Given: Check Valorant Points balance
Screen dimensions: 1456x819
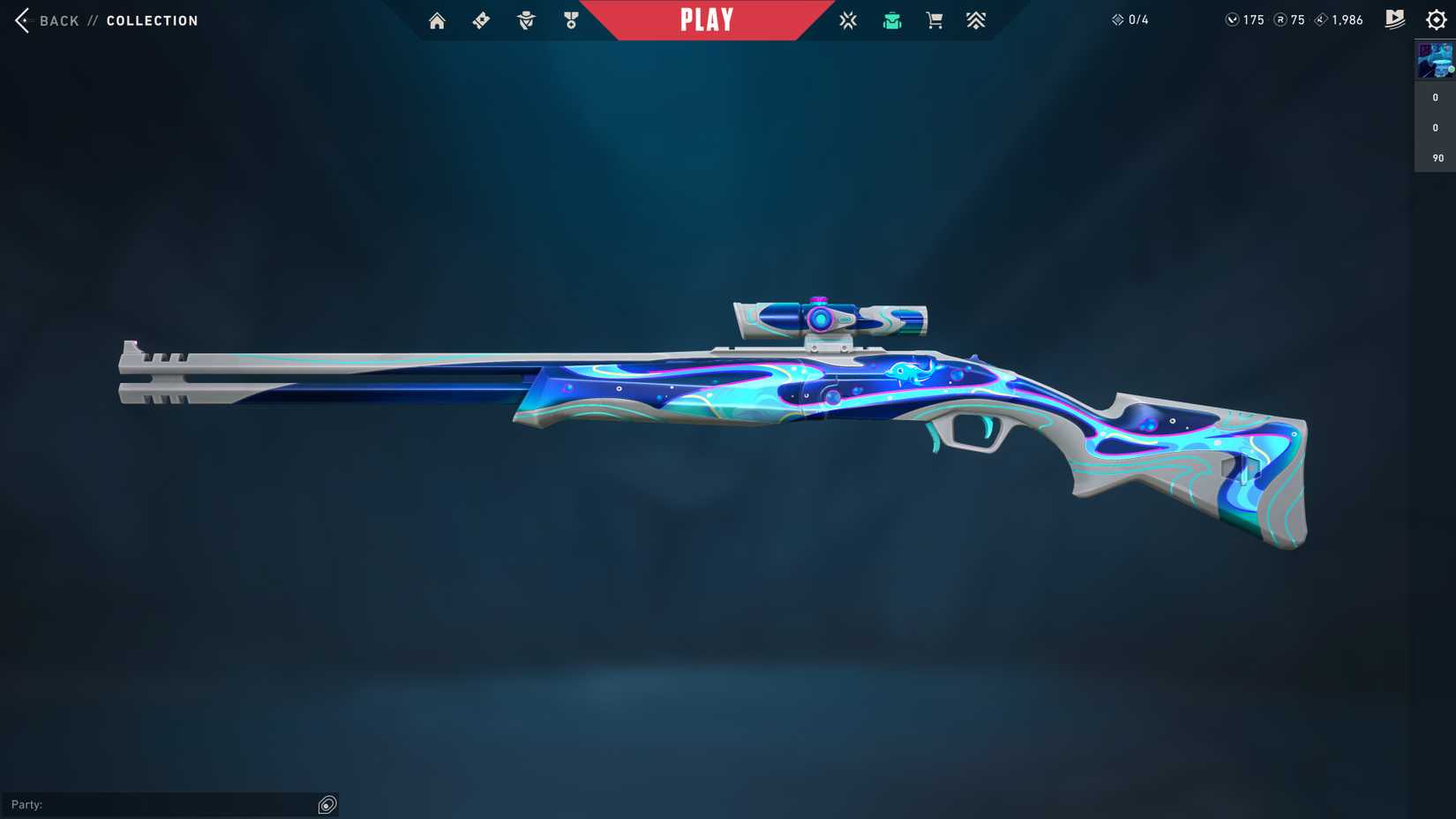Looking at the screenshot, I should click(1244, 19).
